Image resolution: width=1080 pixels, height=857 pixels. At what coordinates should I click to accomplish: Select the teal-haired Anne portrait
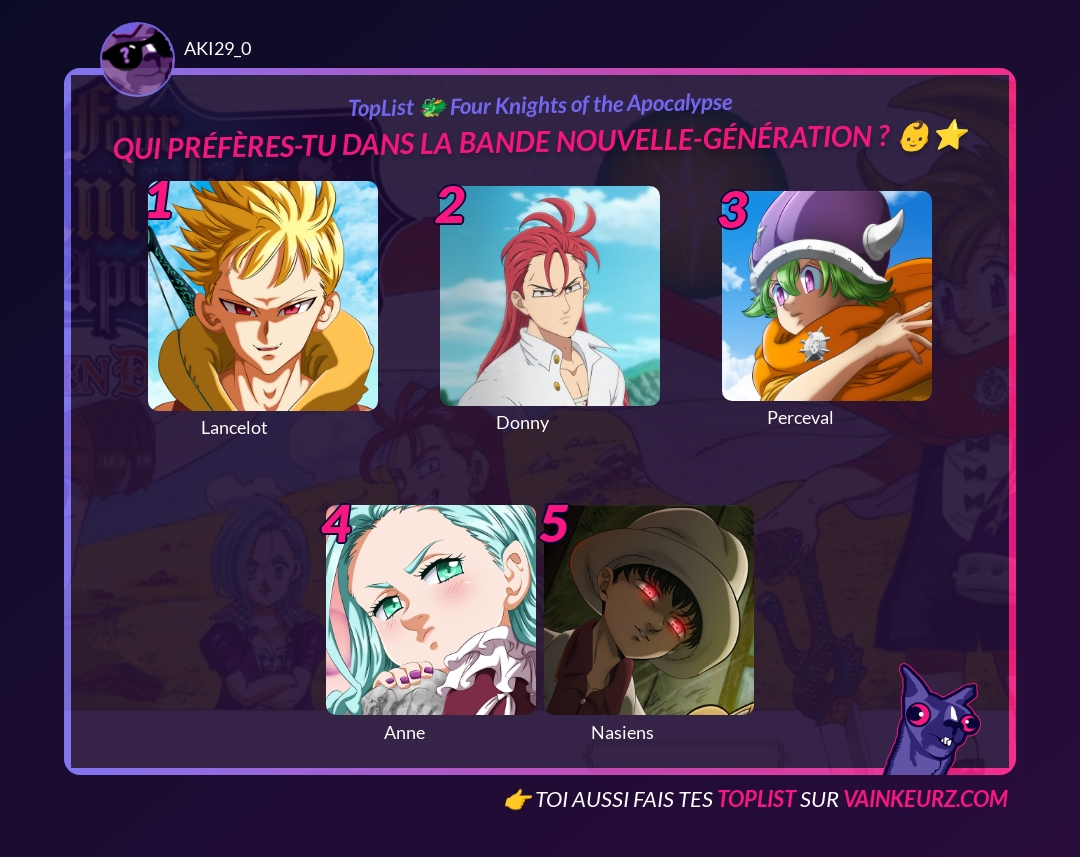coord(431,610)
